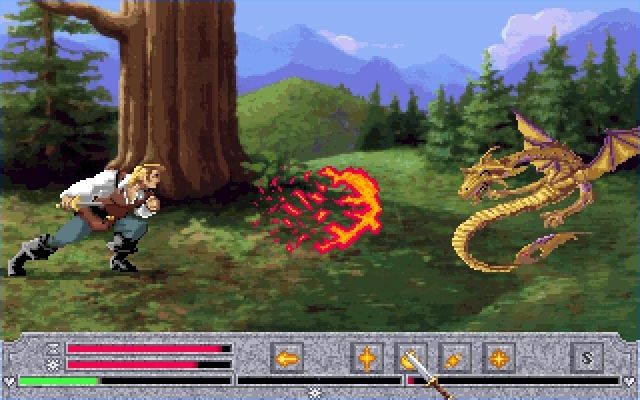
Task: Choose the spell icon under the sword cursor
Action: [411, 357]
